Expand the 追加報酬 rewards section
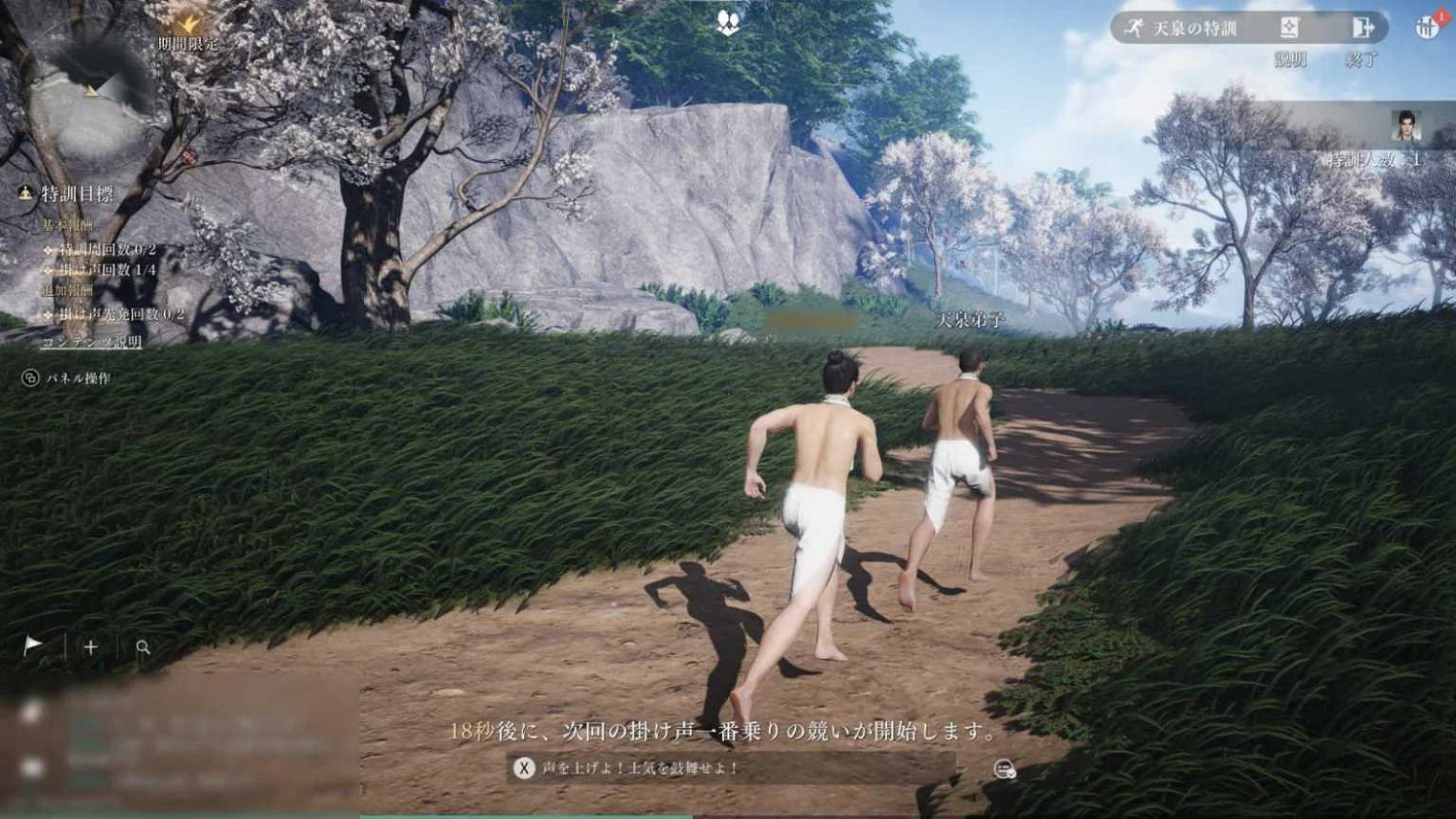 [69, 290]
